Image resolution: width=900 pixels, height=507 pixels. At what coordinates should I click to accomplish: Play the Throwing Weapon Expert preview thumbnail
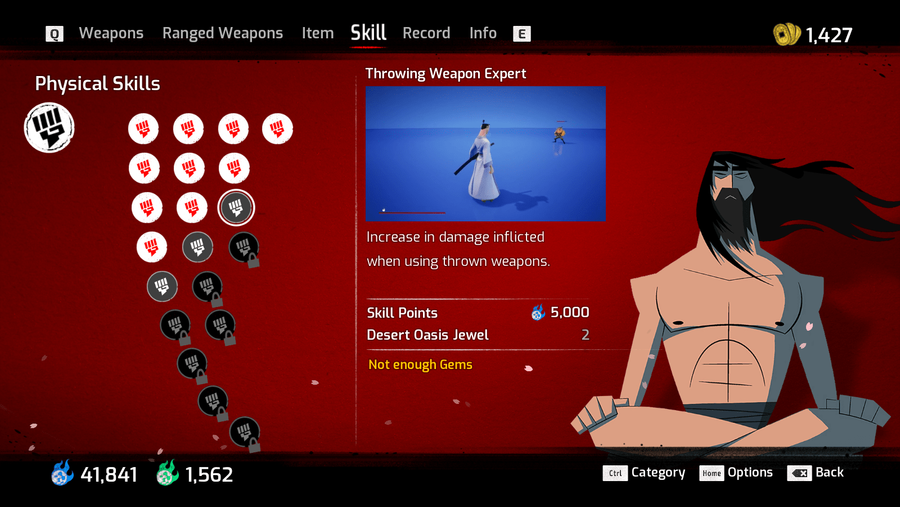coord(485,153)
